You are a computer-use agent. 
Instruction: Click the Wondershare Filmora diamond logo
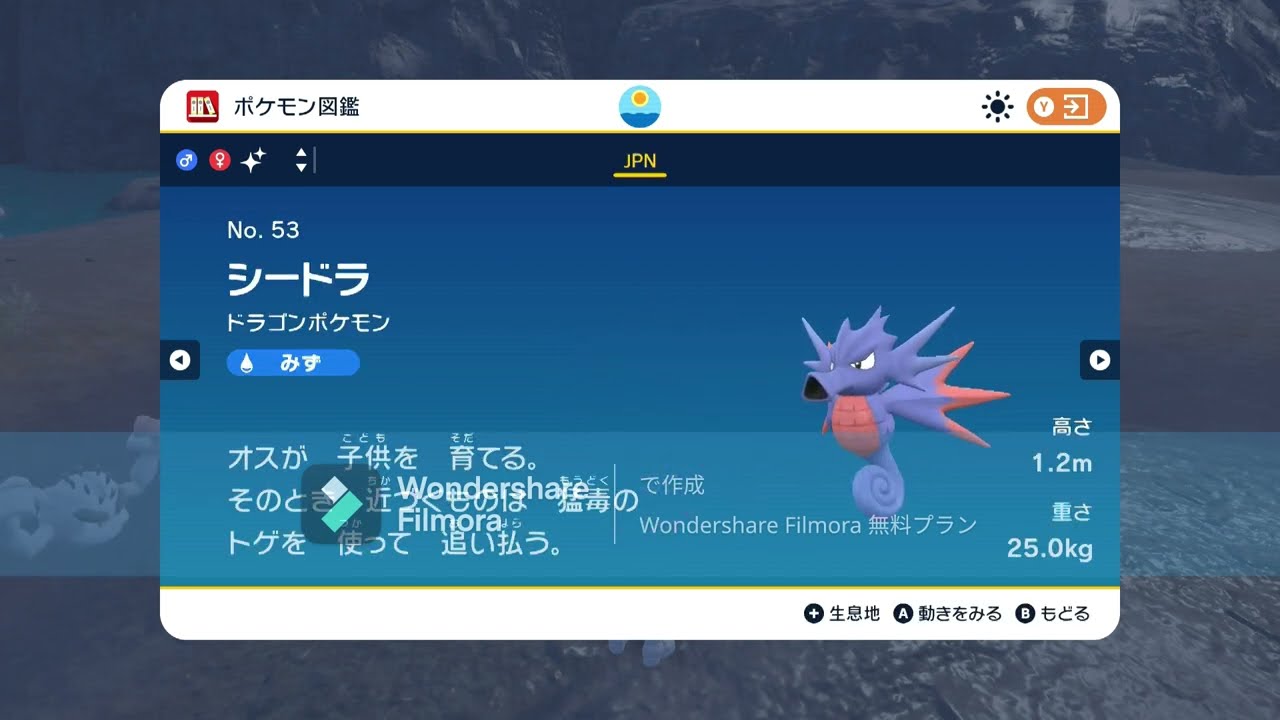[344, 506]
